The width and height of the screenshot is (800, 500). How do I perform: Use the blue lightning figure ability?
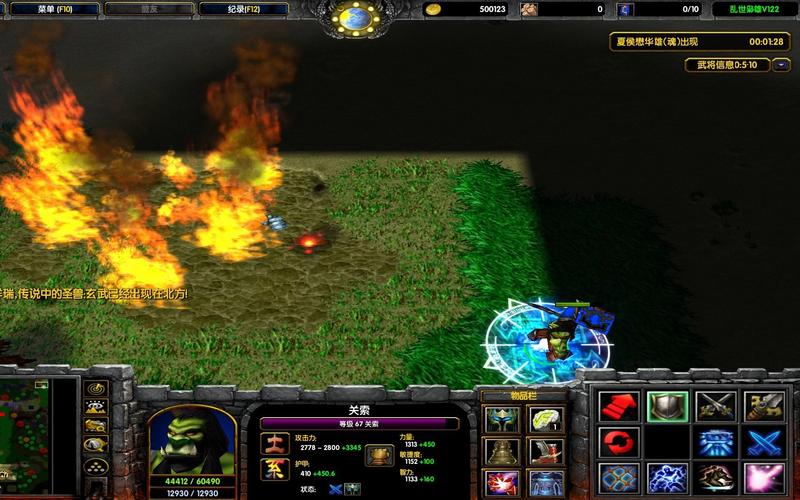coord(666,478)
